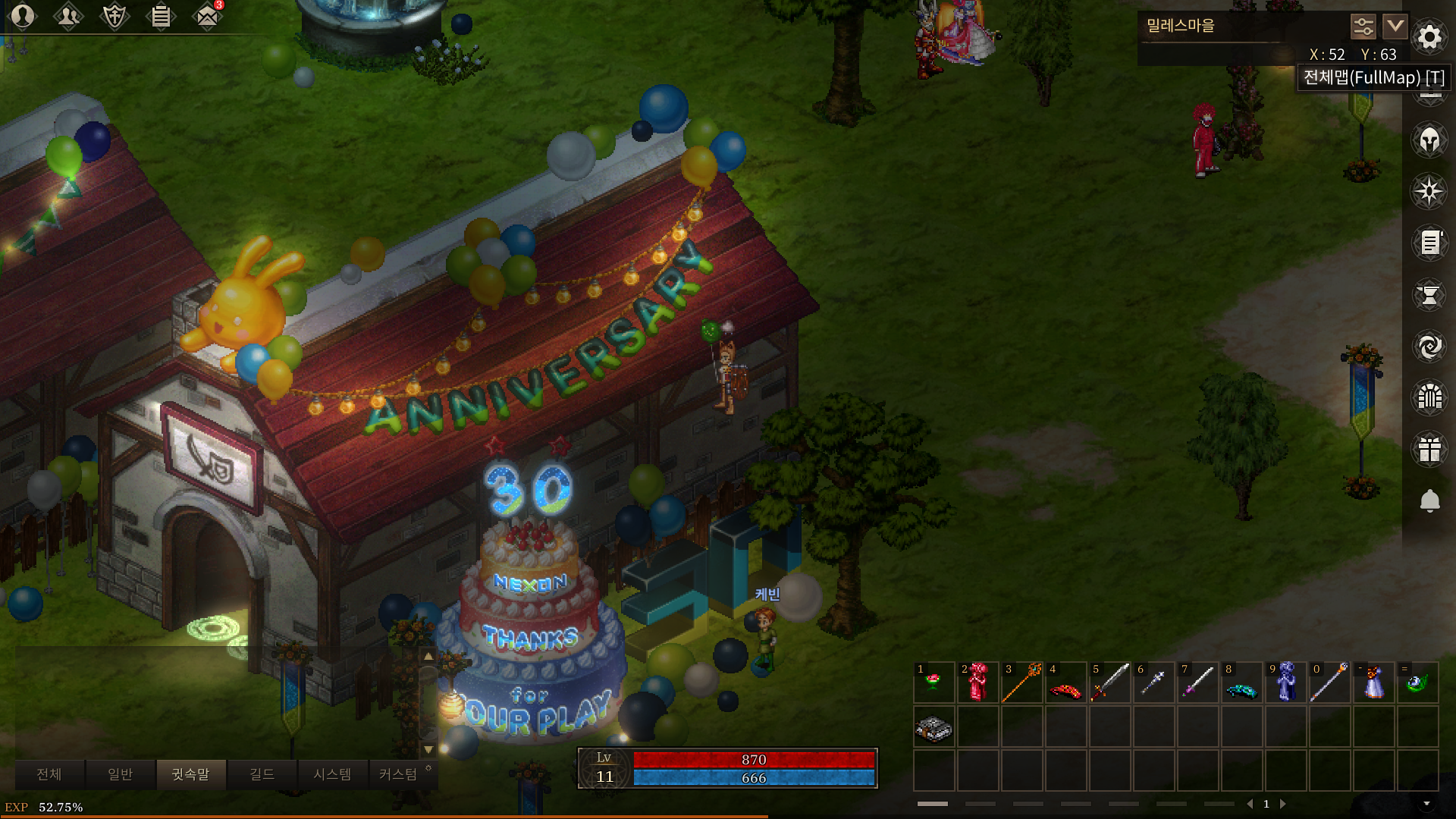Open the guild shield icon
The width and height of the screenshot is (1456, 819).
pos(115,16)
